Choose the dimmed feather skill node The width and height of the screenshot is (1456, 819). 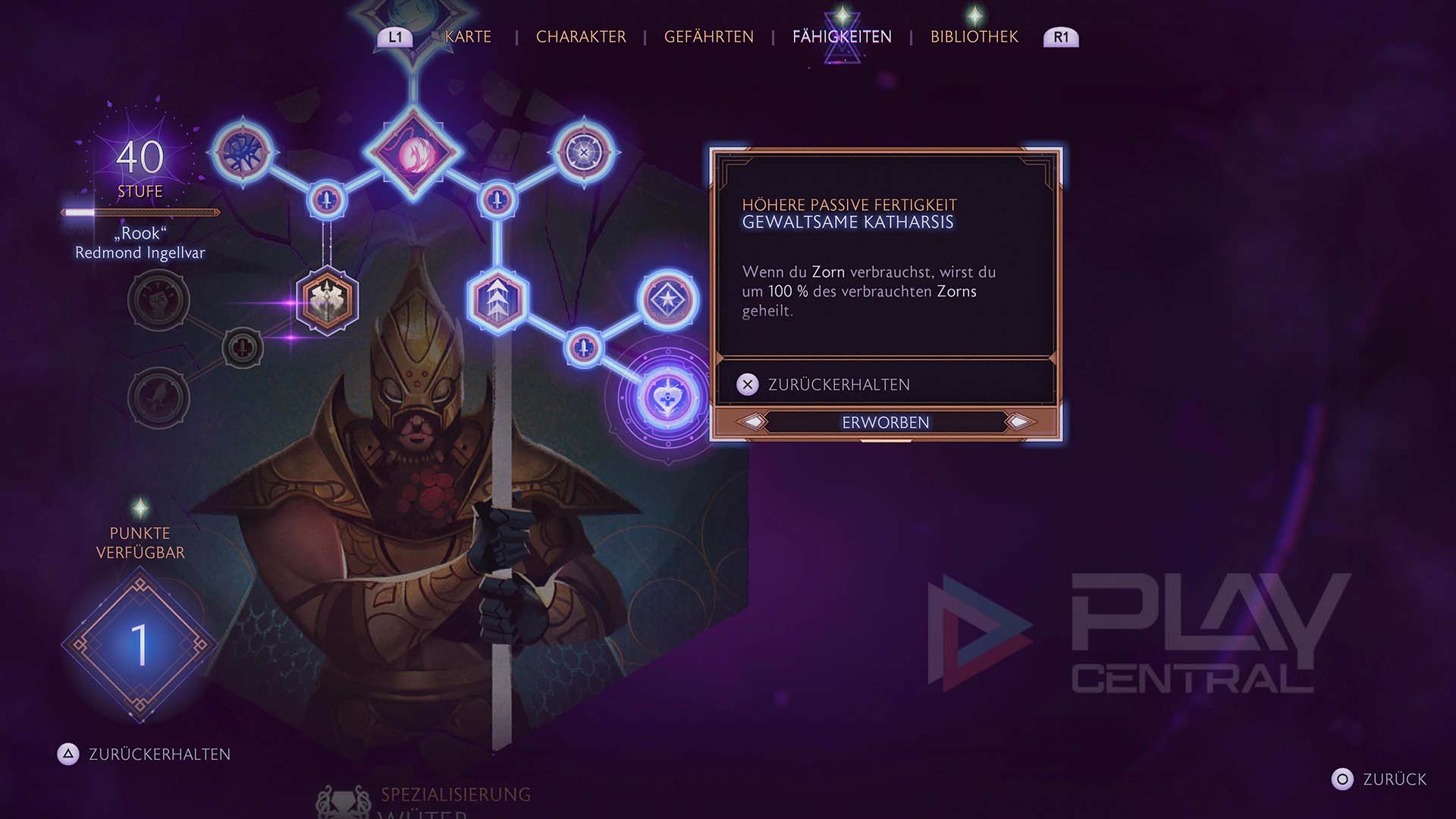(158, 397)
